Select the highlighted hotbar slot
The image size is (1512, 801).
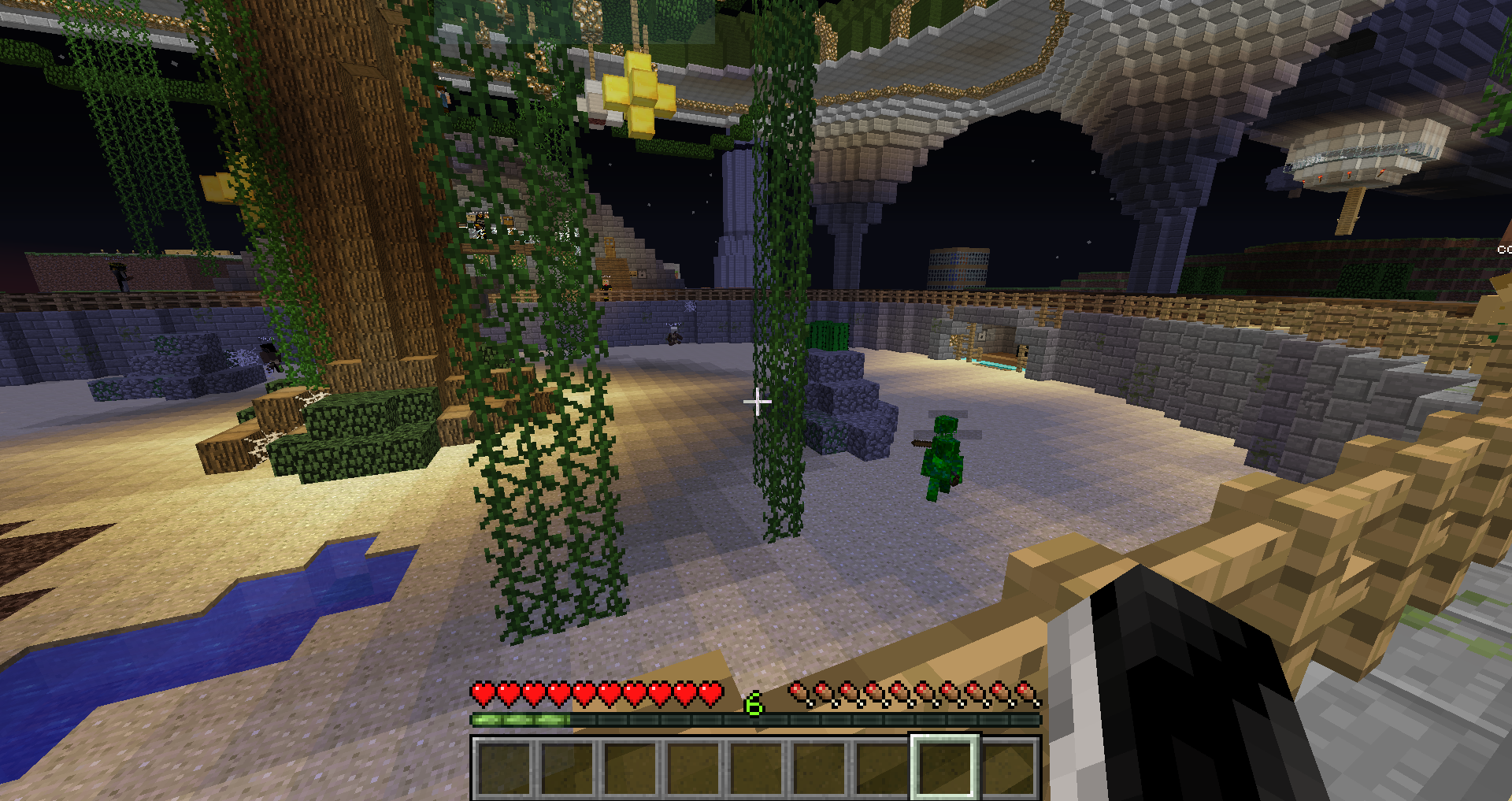coord(944,768)
